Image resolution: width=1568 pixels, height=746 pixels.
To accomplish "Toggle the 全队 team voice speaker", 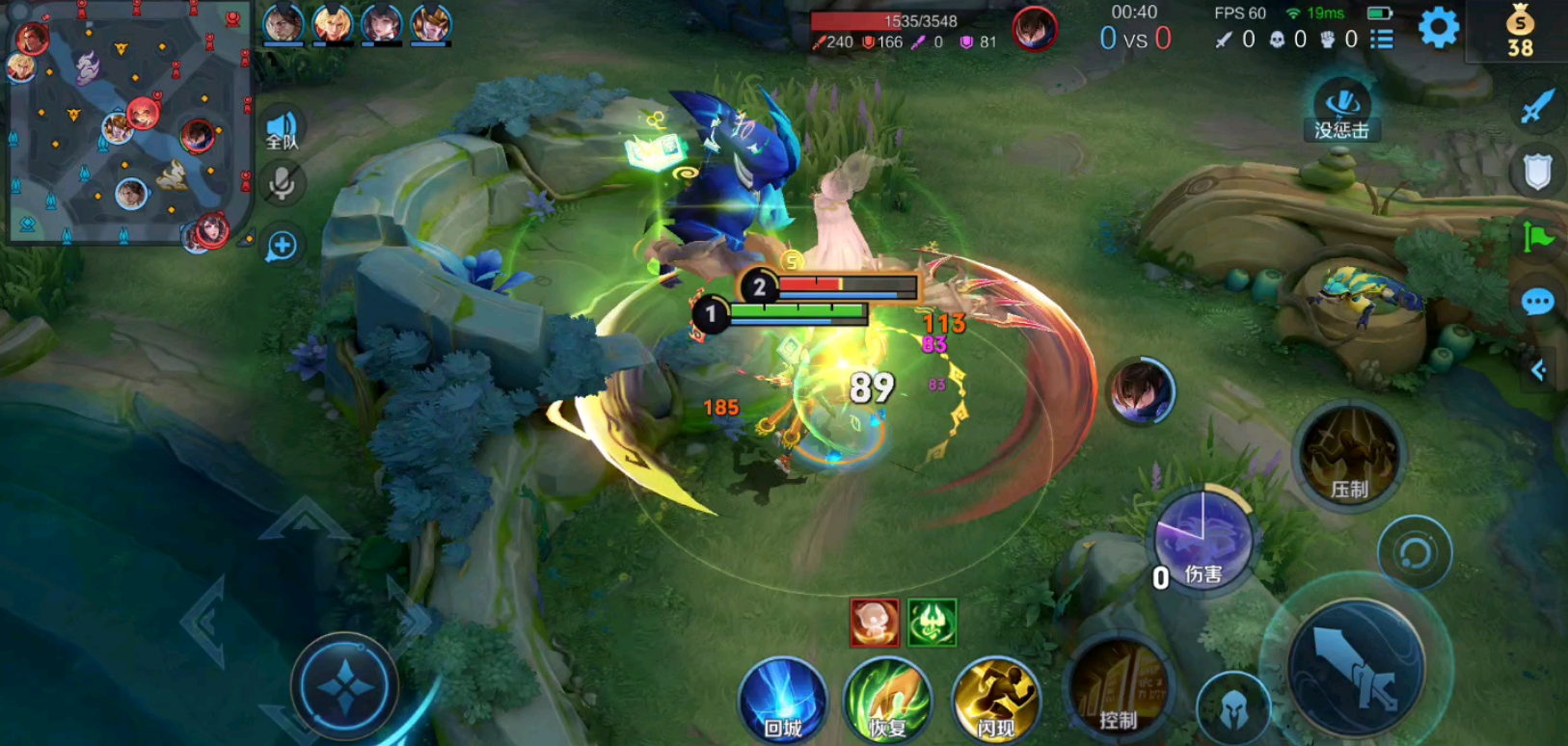I will coord(282,128).
